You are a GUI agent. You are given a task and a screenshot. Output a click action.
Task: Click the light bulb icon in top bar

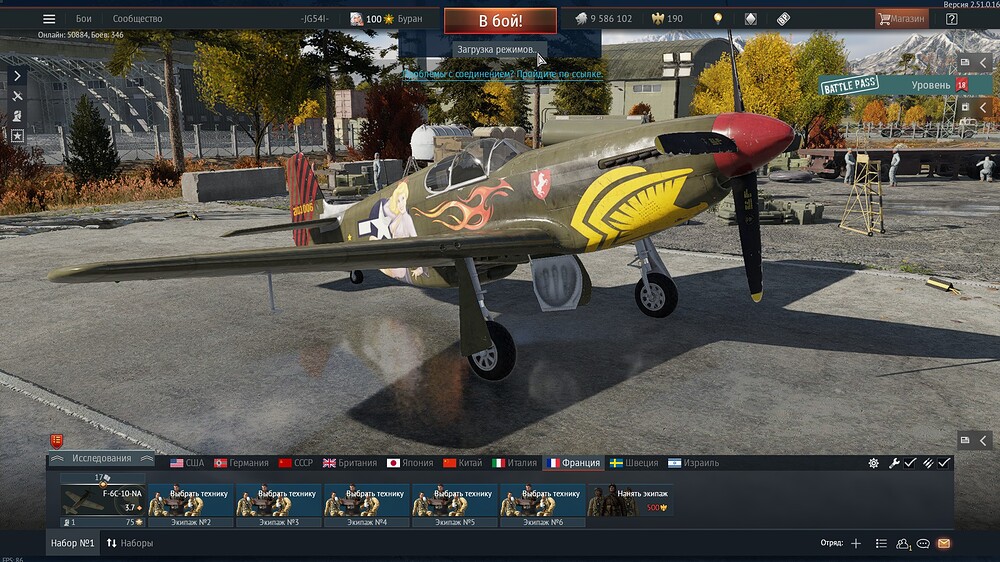click(x=717, y=19)
